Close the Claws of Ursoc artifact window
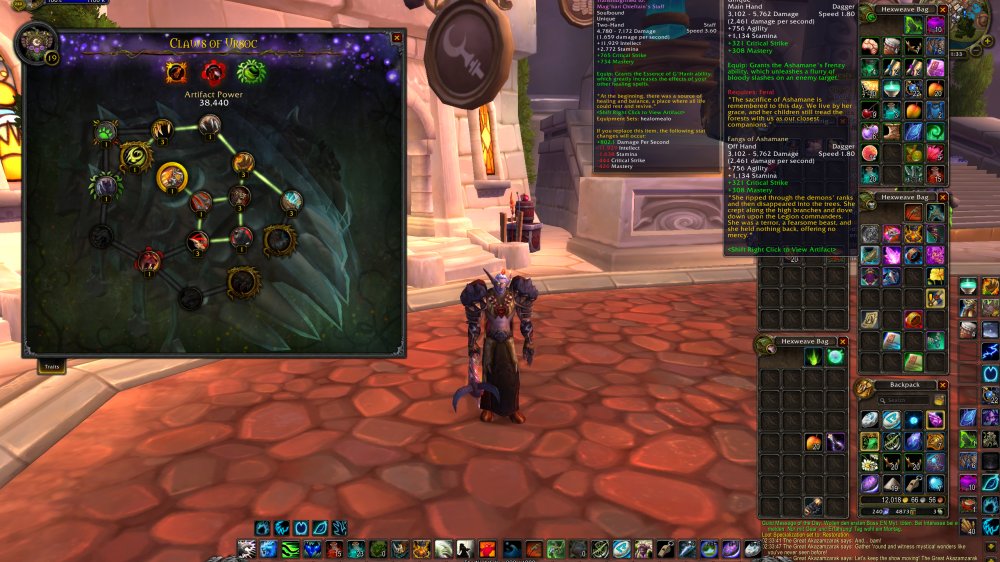Viewport: 1000px width, 562px height. (397, 38)
